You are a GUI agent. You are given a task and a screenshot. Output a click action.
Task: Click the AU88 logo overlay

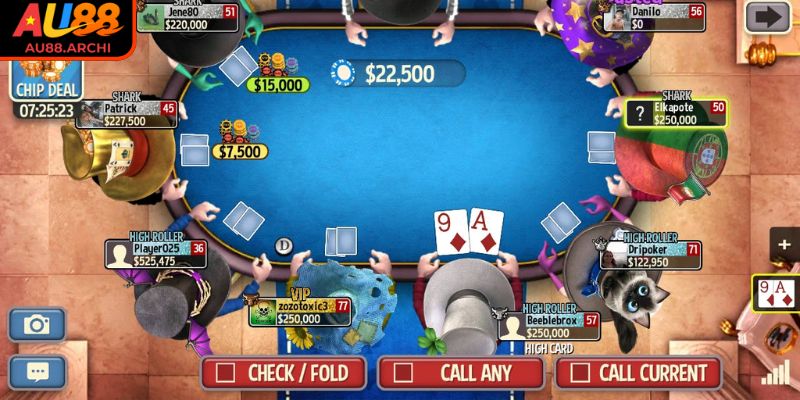pyautogui.click(x=66, y=28)
